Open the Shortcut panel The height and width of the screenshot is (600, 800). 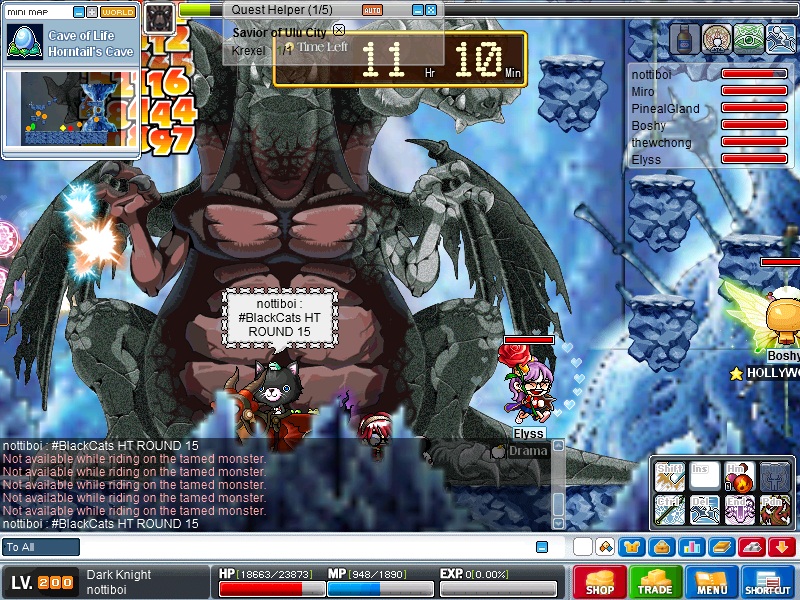[767, 582]
